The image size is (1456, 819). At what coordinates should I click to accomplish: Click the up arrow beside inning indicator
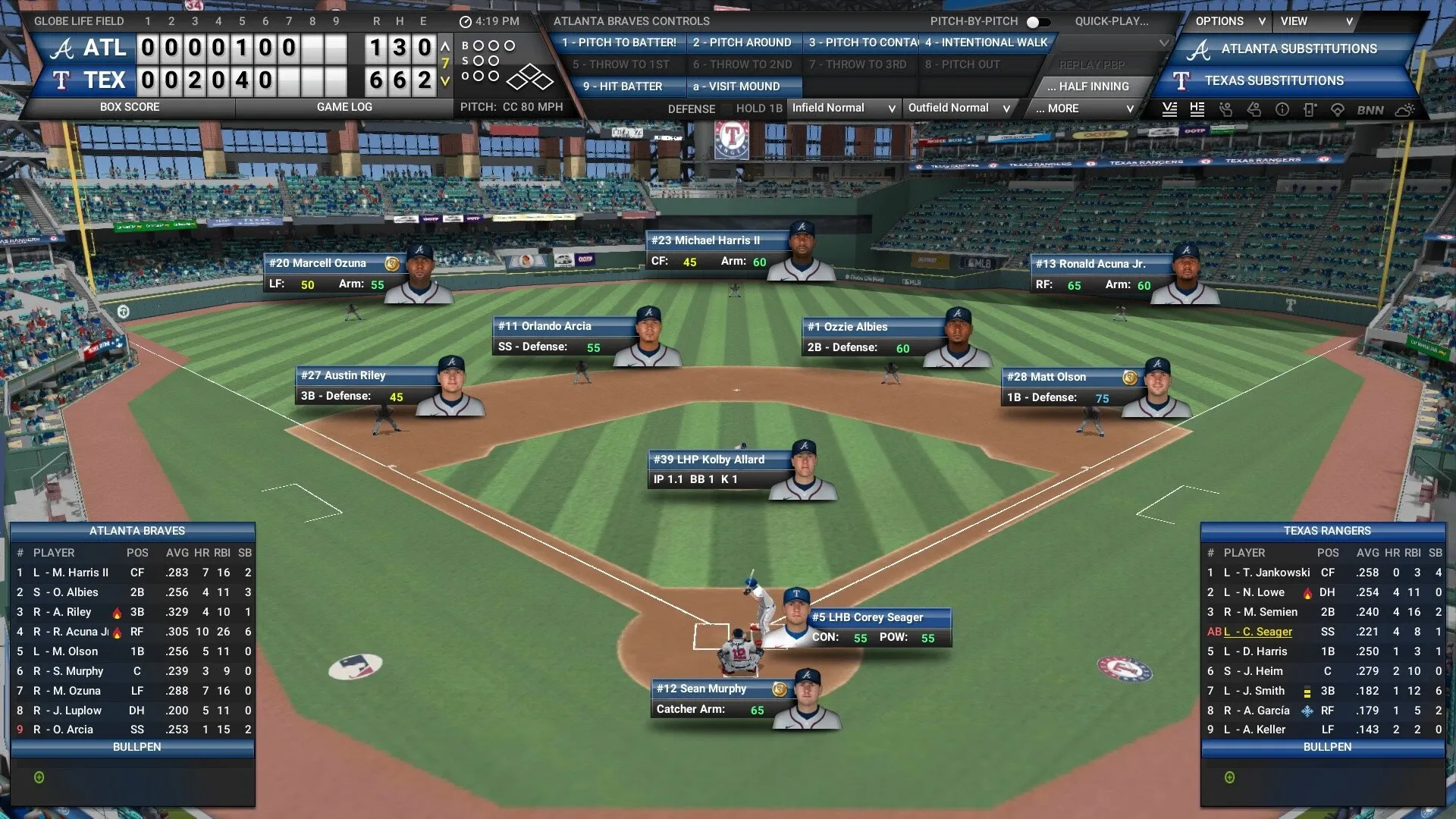444,45
